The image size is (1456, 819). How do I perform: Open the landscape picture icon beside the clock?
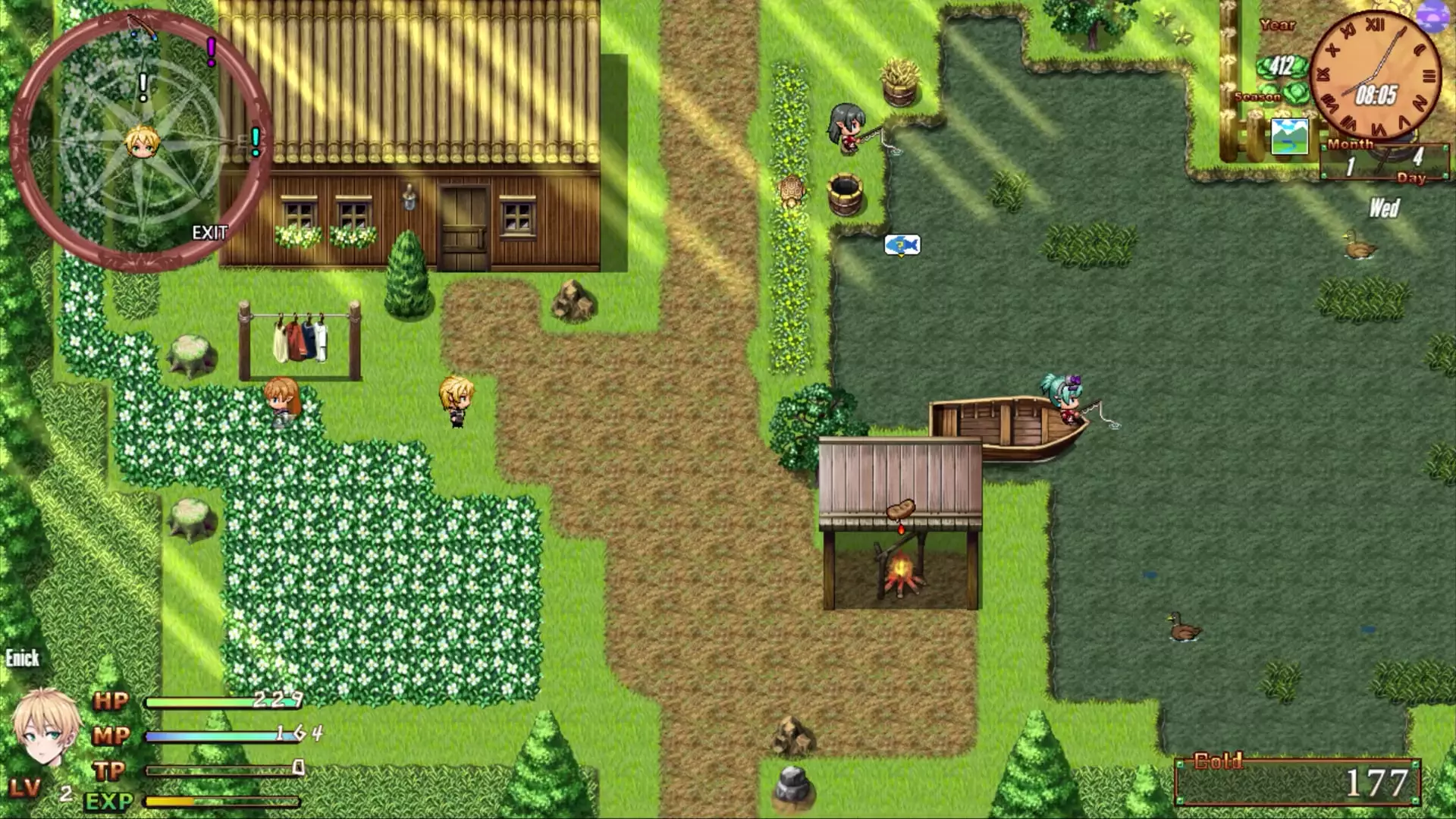click(1289, 136)
